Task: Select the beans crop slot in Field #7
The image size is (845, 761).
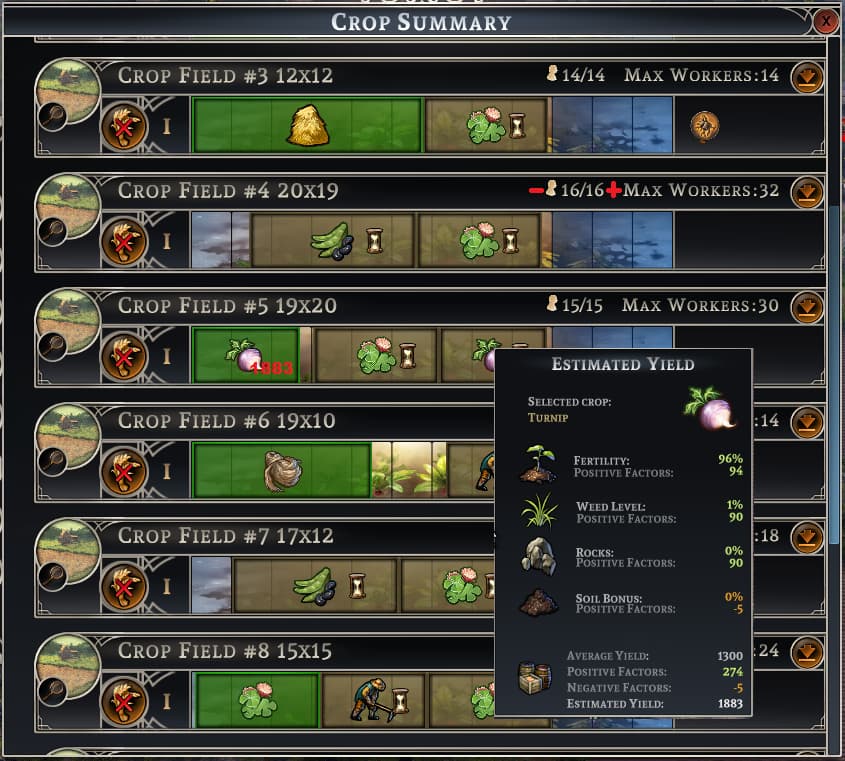Action: [315, 585]
